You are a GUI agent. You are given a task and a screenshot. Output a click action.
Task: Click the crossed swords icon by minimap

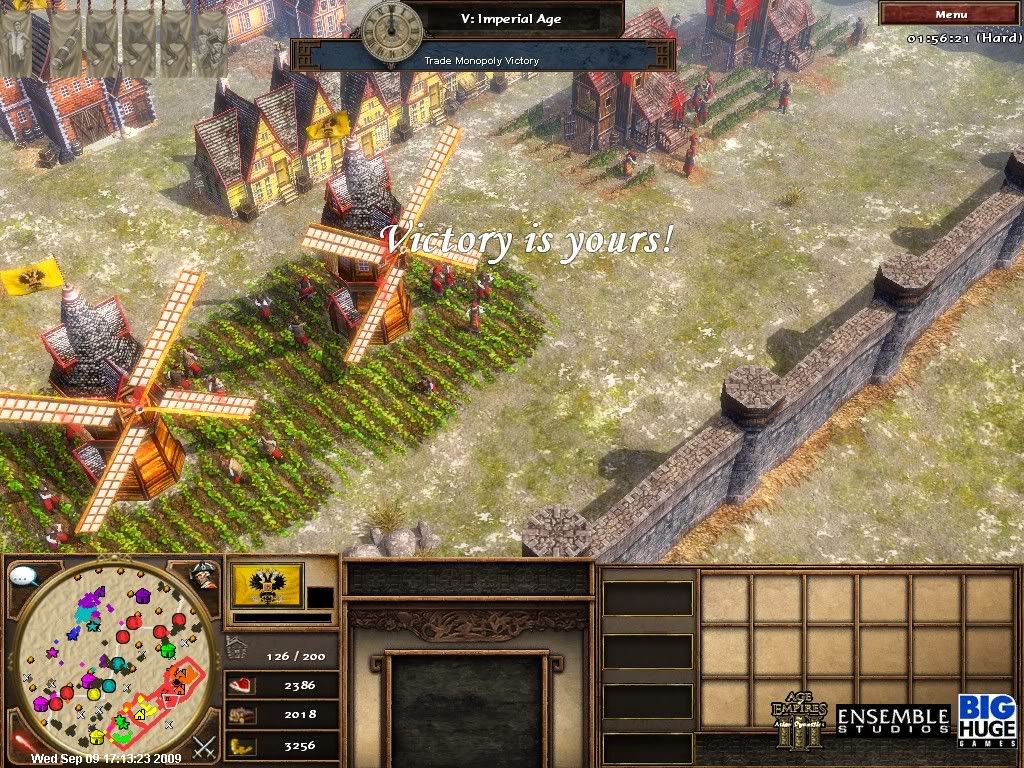205,746
